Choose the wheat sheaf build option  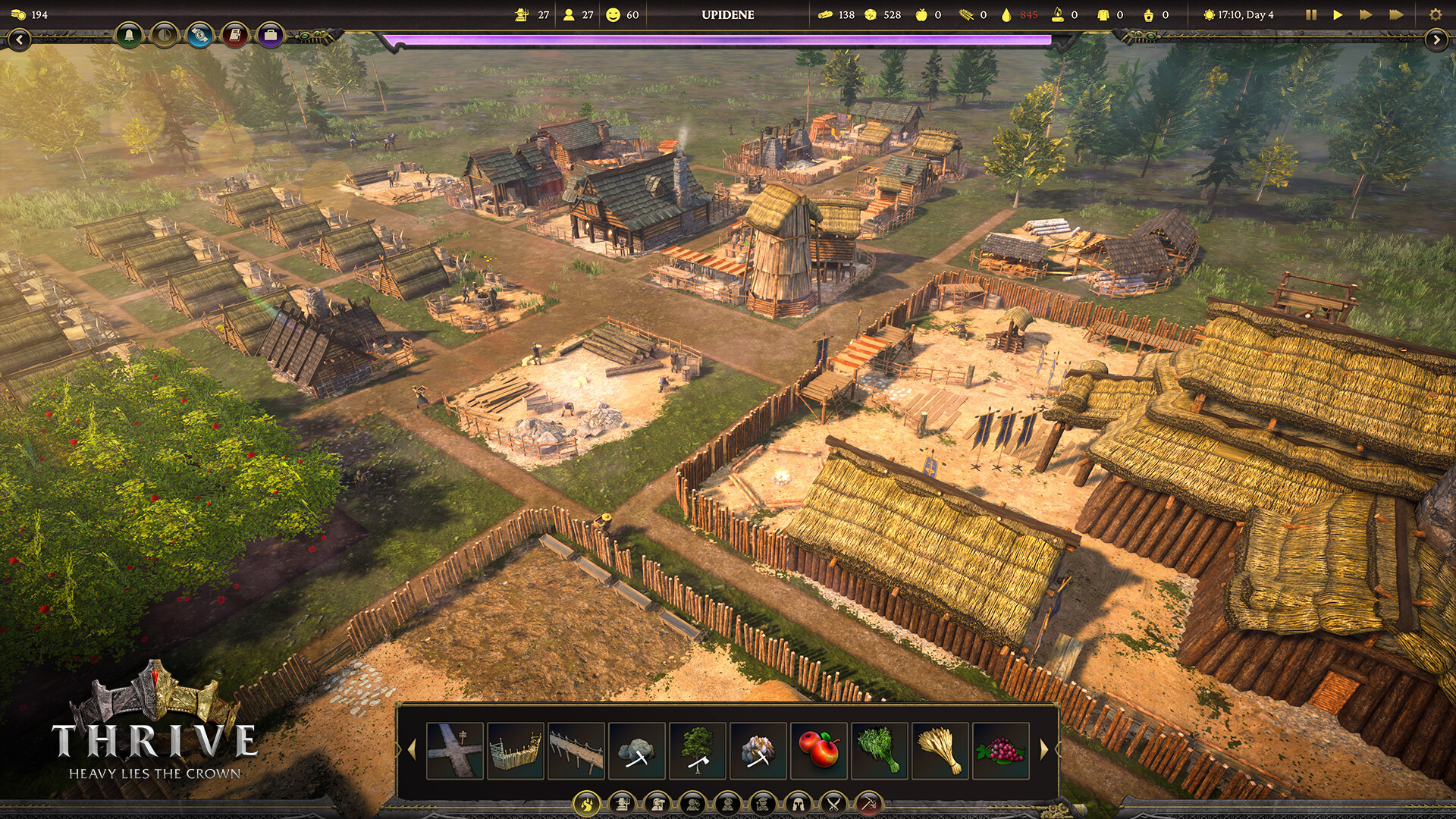940,751
